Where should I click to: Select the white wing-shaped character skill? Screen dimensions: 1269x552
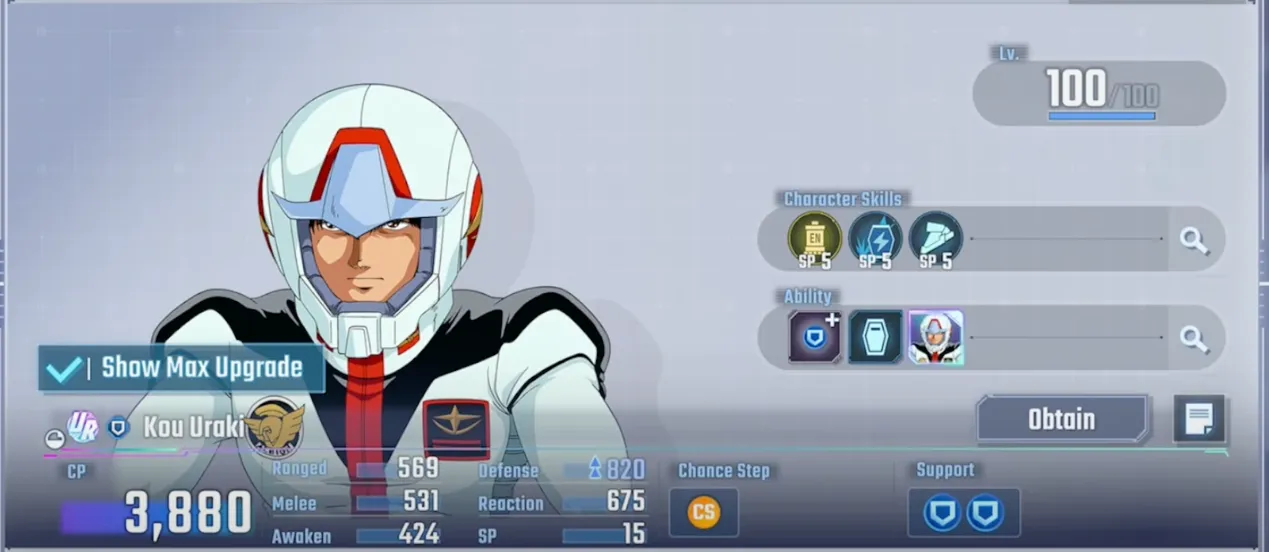pos(935,238)
